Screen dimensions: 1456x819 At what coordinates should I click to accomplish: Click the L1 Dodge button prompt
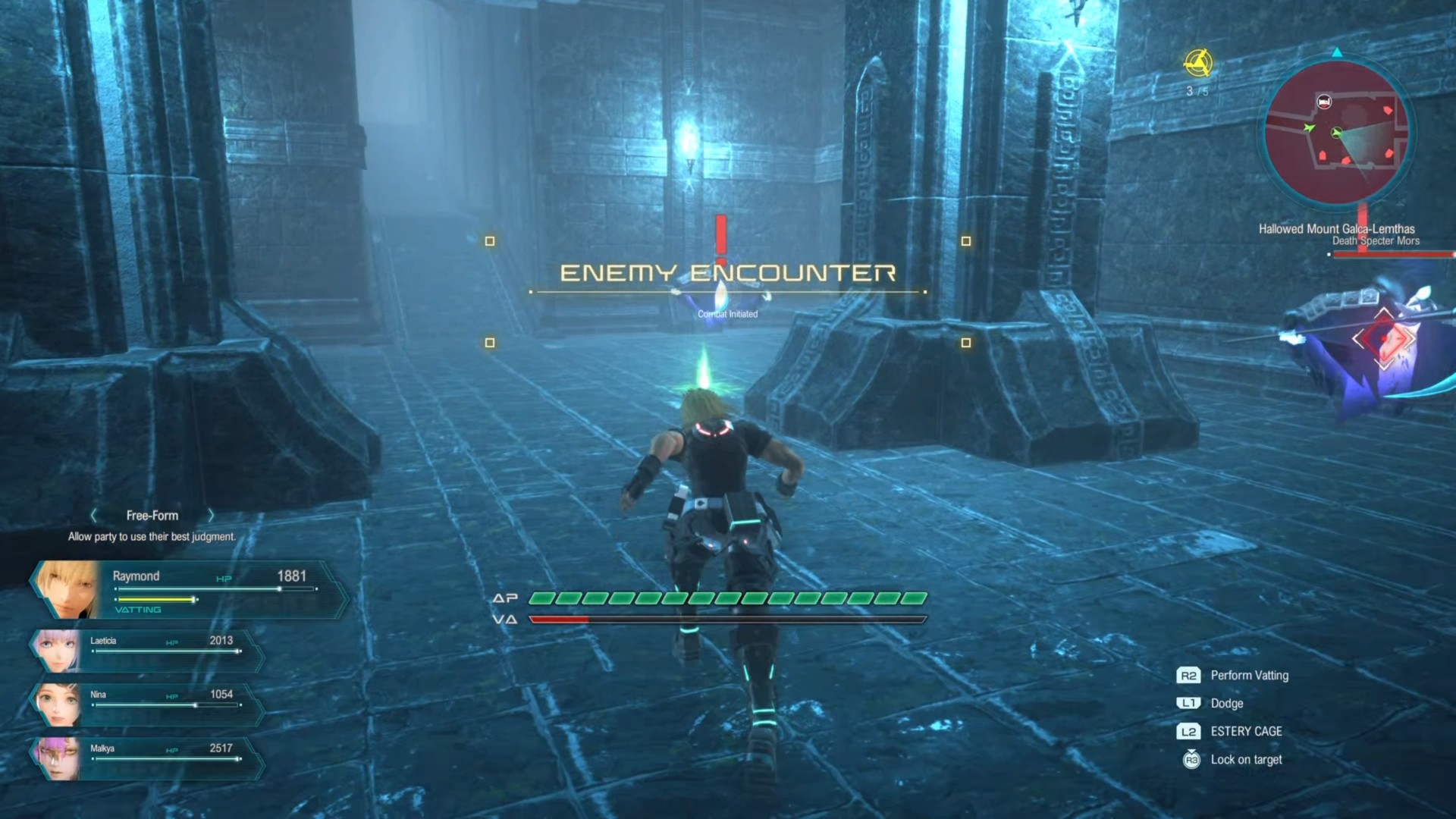1190,703
